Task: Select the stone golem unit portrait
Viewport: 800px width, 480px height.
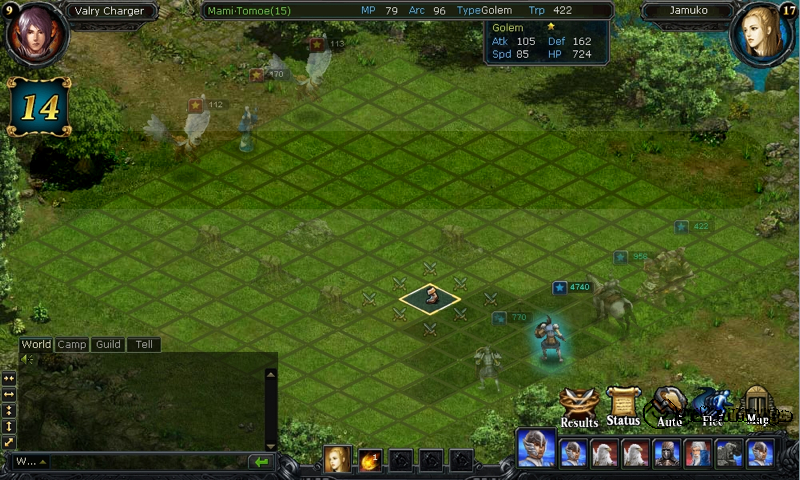Action: 729,454
